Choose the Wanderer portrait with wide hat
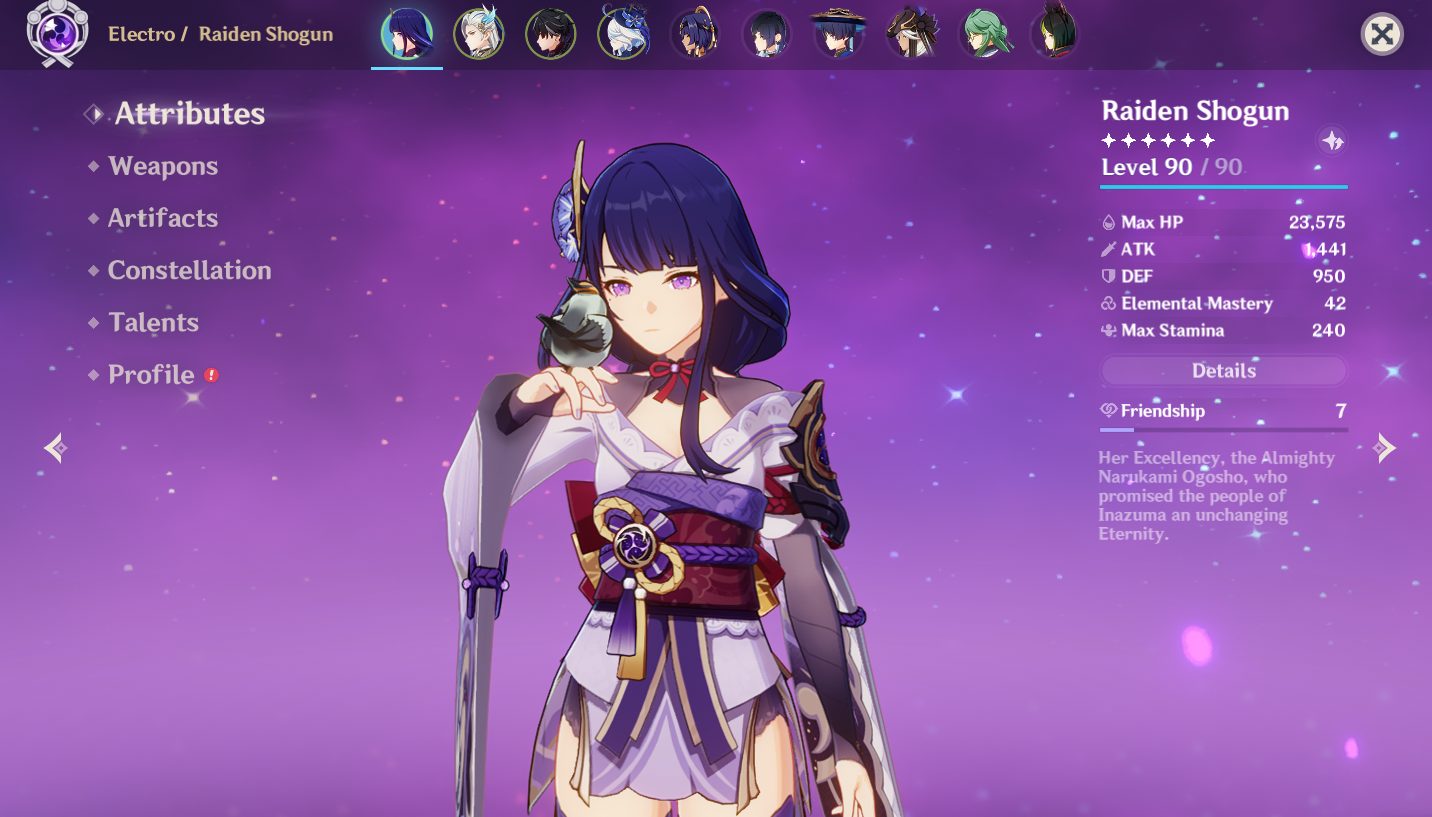 click(839, 35)
